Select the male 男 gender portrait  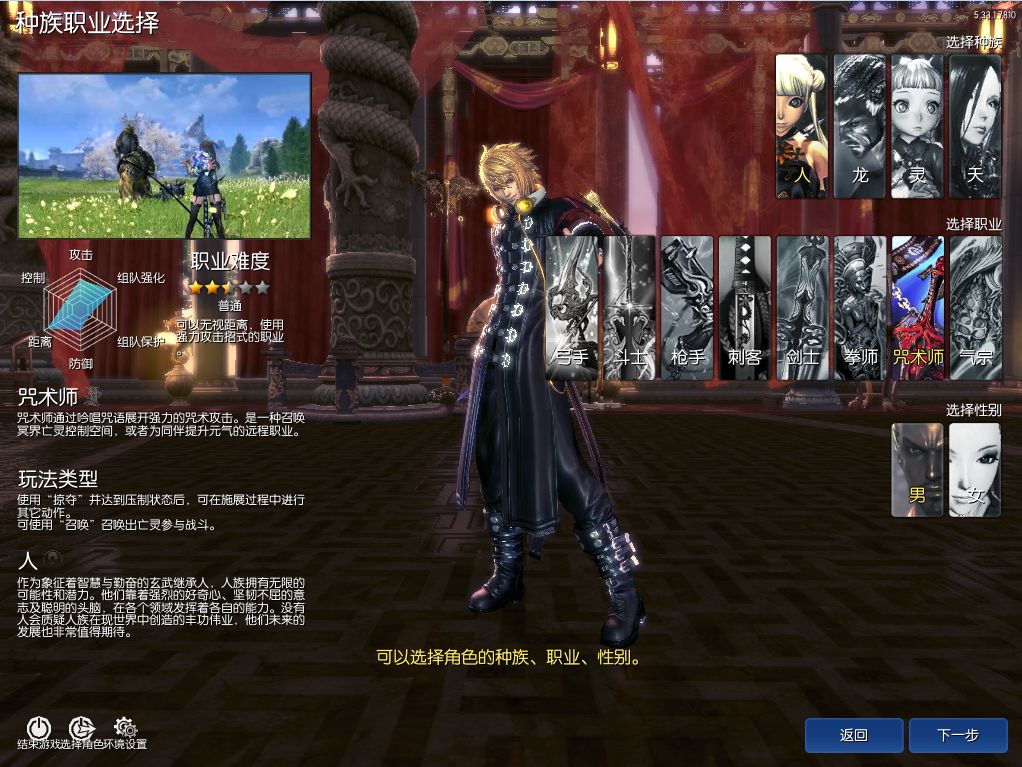click(x=917, y=469)
